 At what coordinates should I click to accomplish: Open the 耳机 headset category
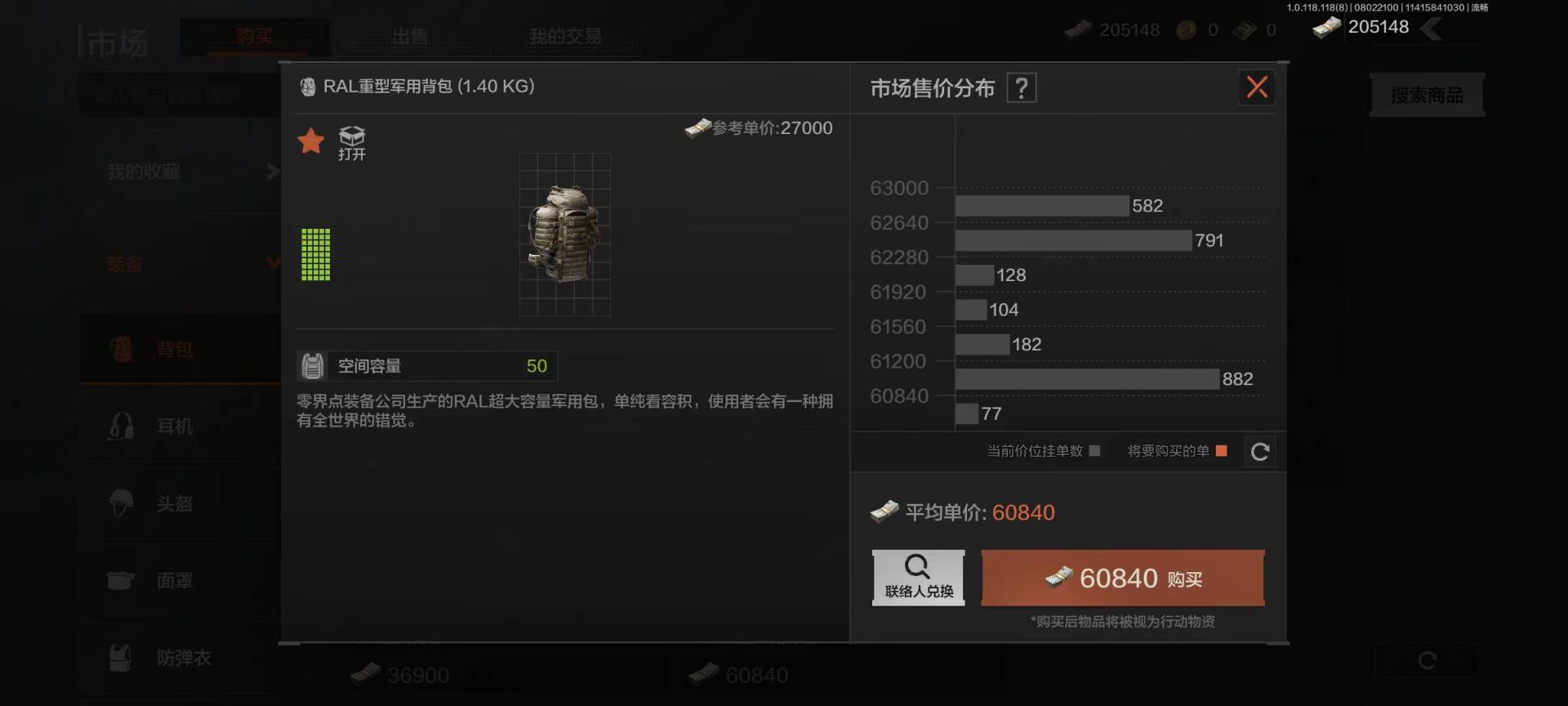click(175, 427)
